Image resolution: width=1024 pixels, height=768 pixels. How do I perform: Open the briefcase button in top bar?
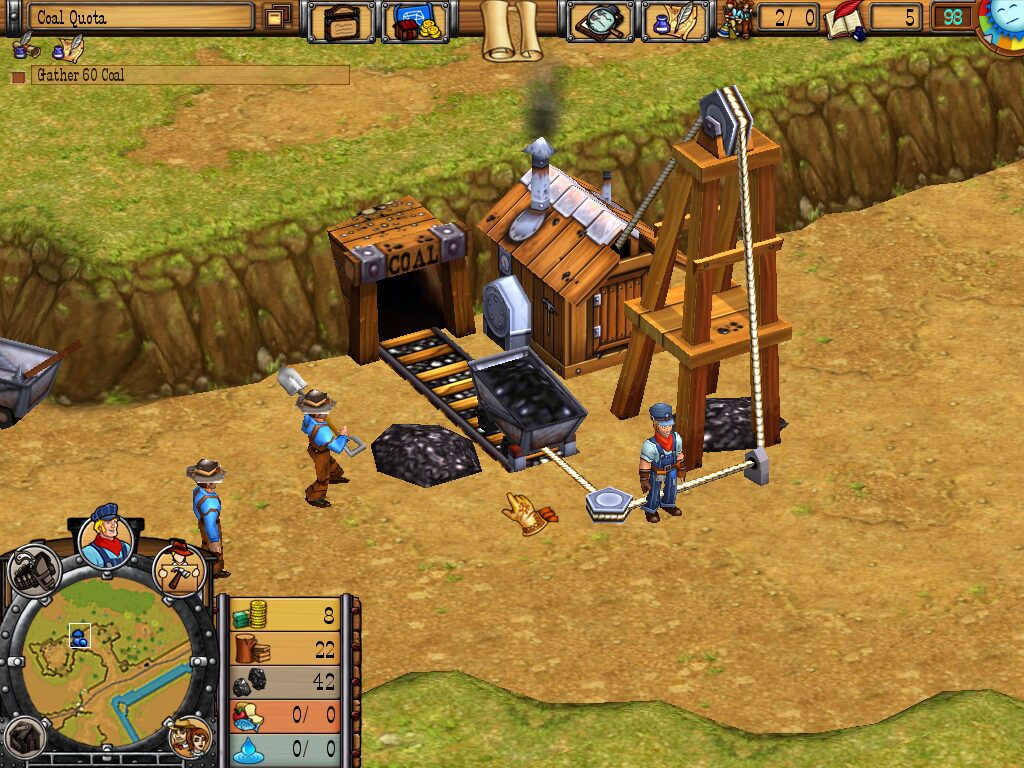(x=341, y=21)
